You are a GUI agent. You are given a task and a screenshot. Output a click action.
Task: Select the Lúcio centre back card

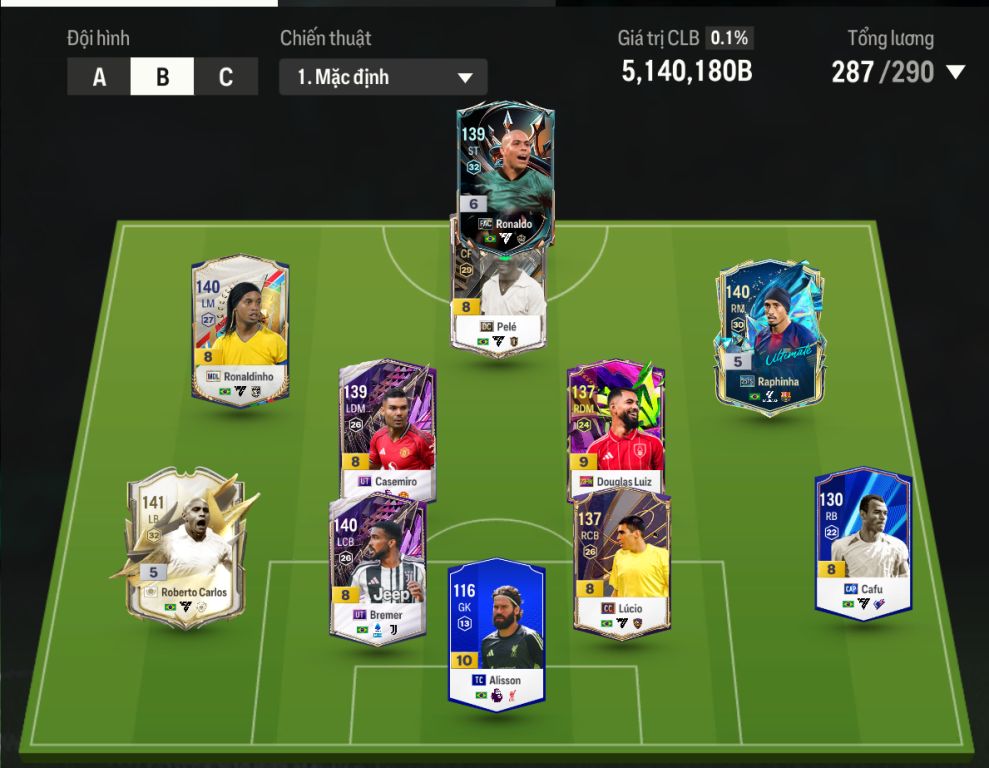tap(622, 565)
